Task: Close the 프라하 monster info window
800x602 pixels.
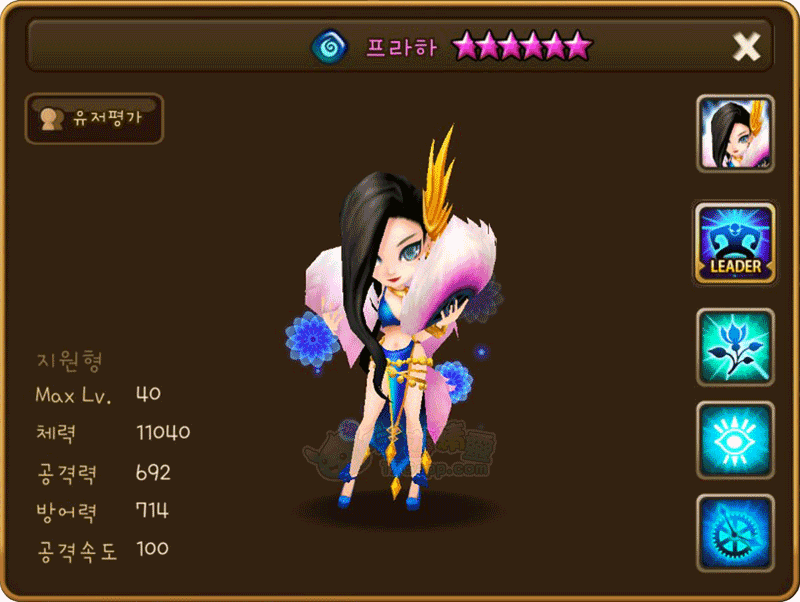Action: point(747,46)
